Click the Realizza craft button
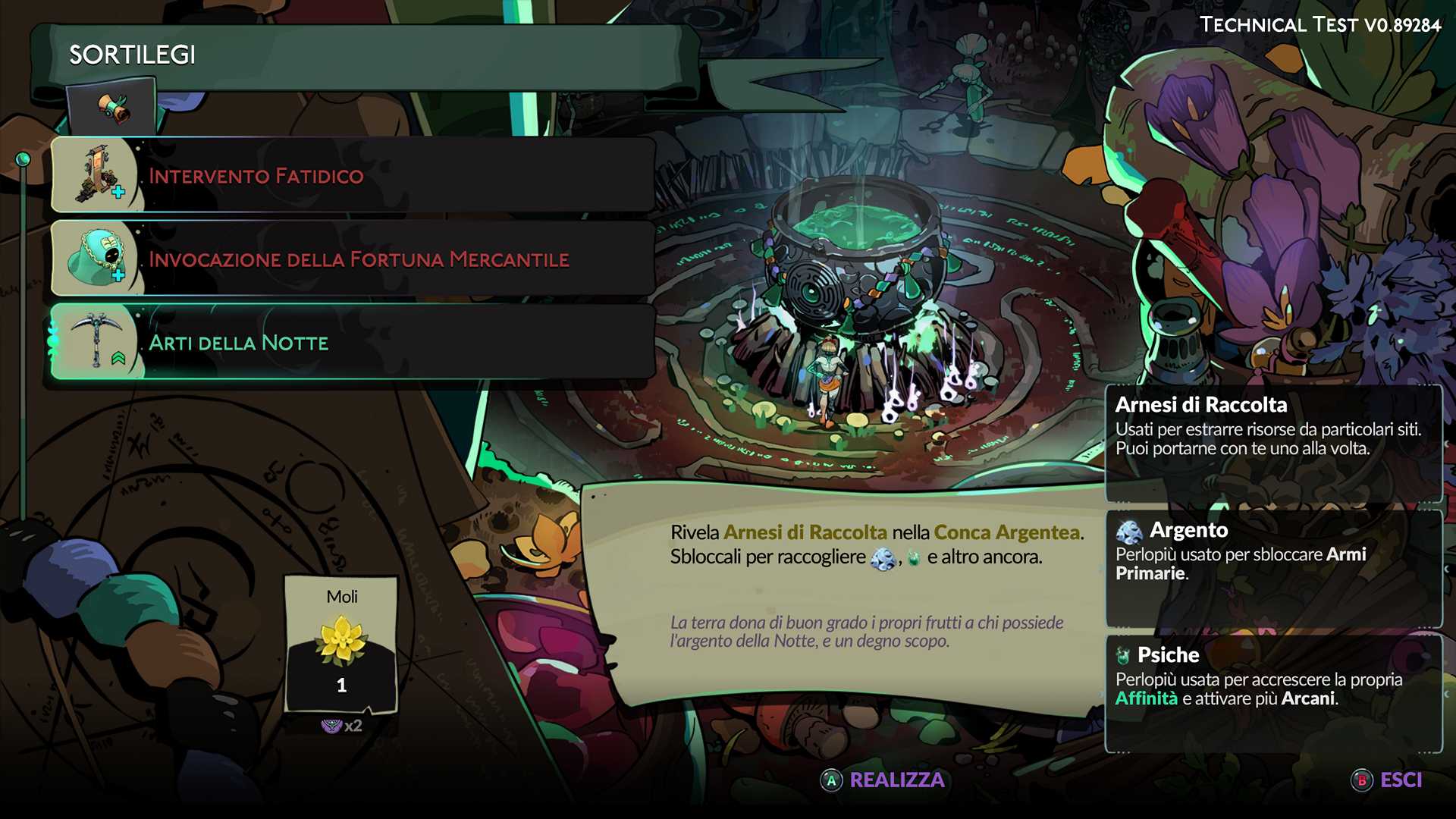 coord(883,780)
